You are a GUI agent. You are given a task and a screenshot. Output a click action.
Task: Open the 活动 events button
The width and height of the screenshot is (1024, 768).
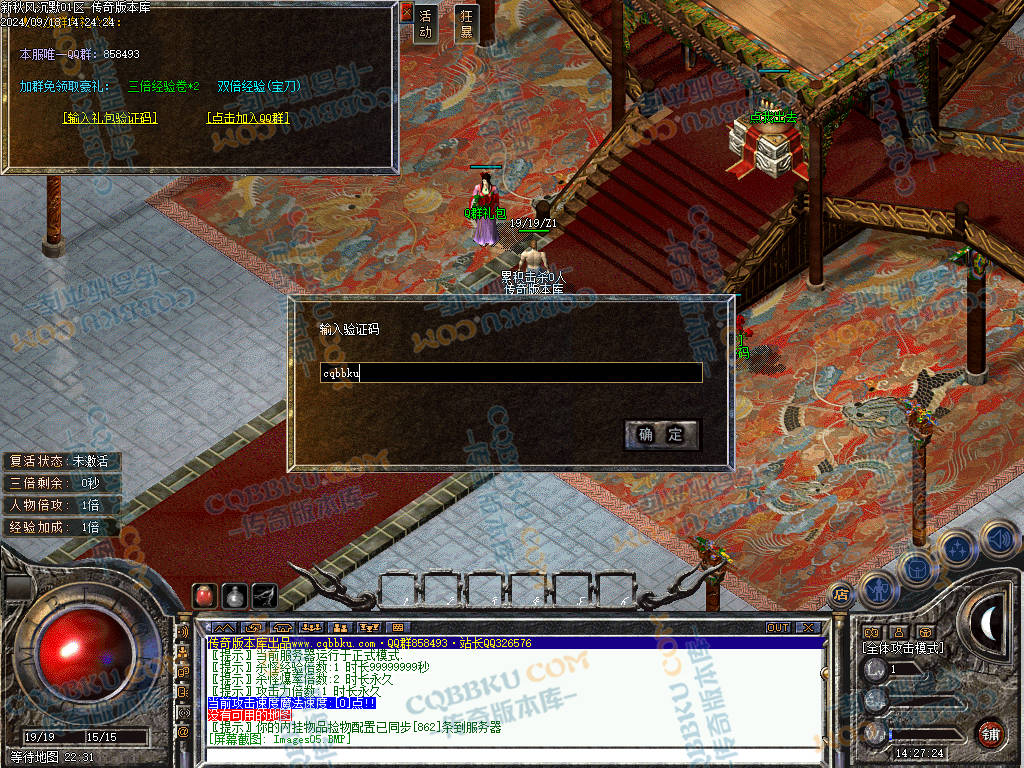coord(426,24)
